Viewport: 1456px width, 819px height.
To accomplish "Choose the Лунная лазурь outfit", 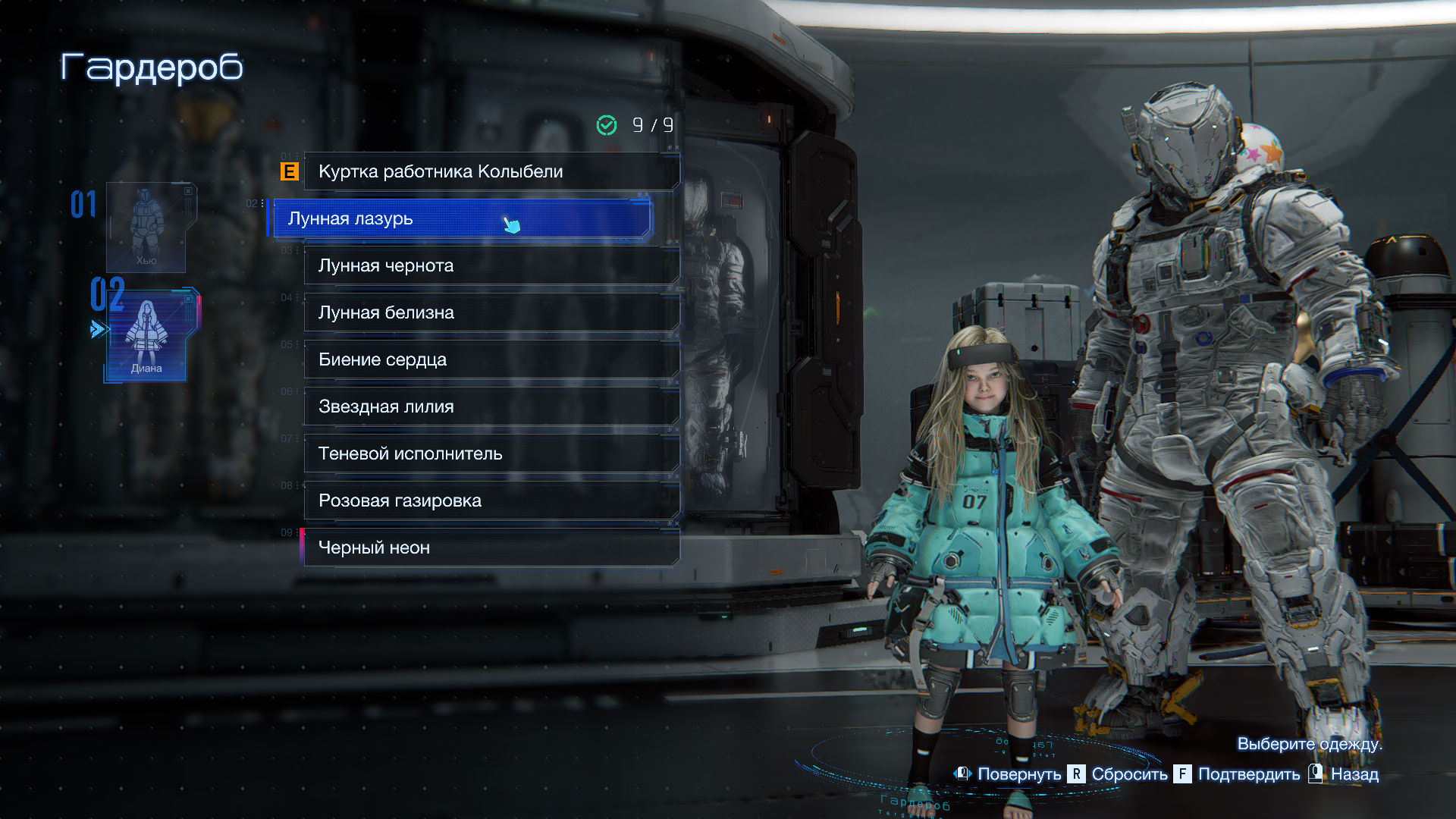I will pos(460,218).
